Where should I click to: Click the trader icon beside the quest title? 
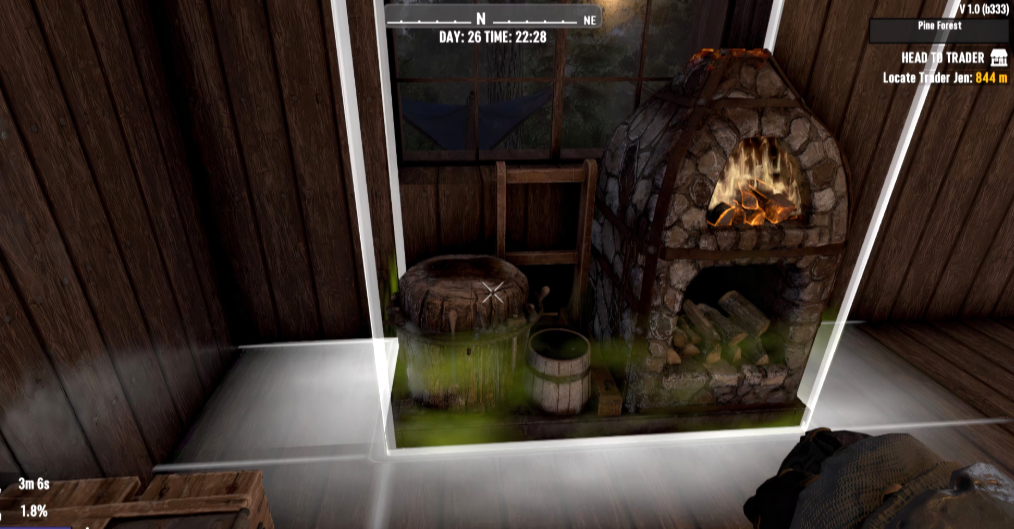tap(998, 59)
